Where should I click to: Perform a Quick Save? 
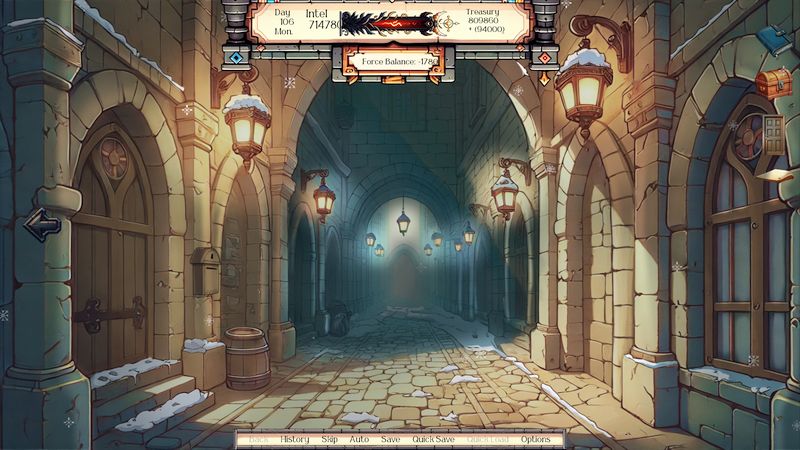click(x=433, y=439)
